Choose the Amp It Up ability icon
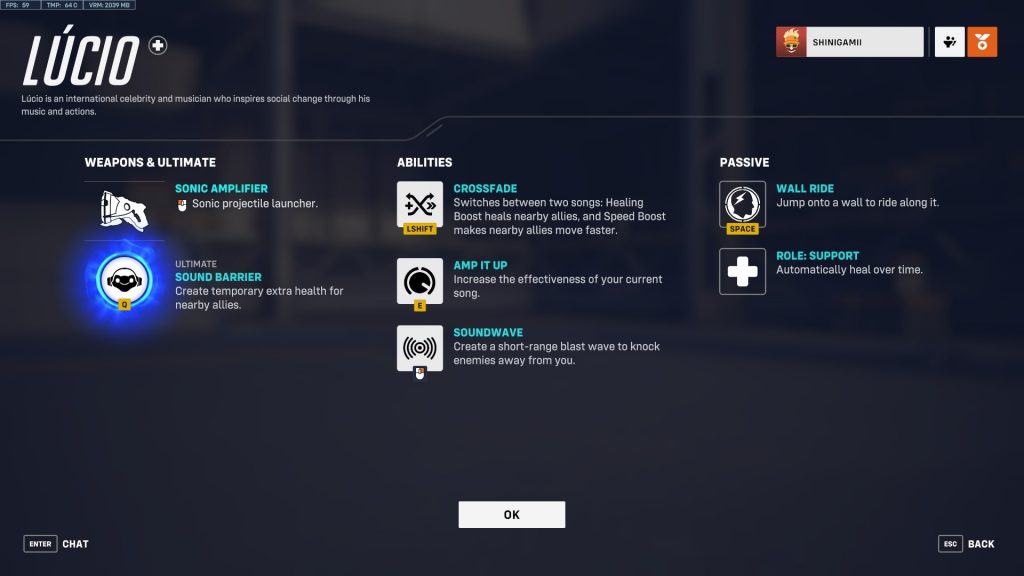Image resolution: width=1024 pixels, height=576 pixels. pos(420,281)
